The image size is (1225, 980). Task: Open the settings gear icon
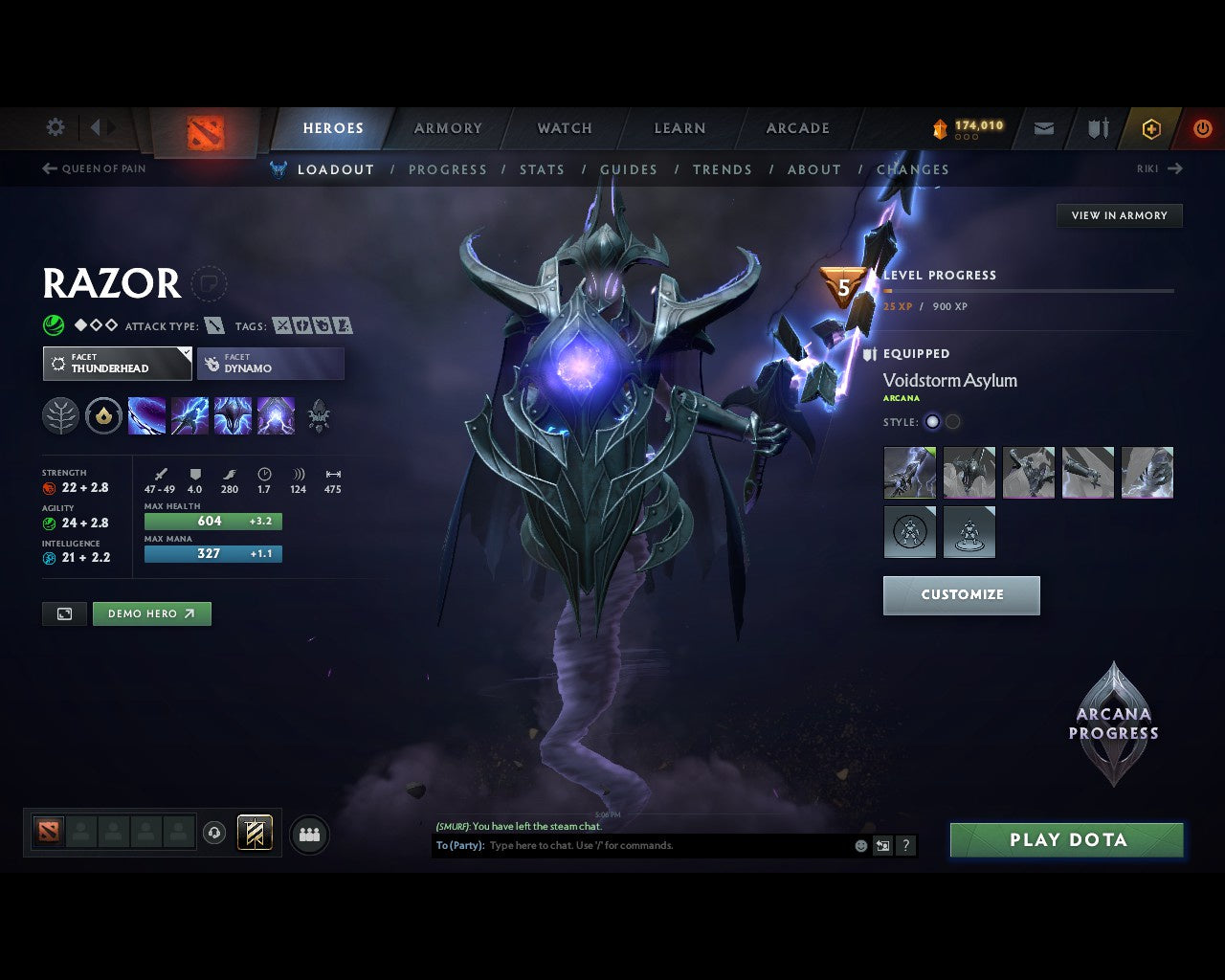[56, 127]
